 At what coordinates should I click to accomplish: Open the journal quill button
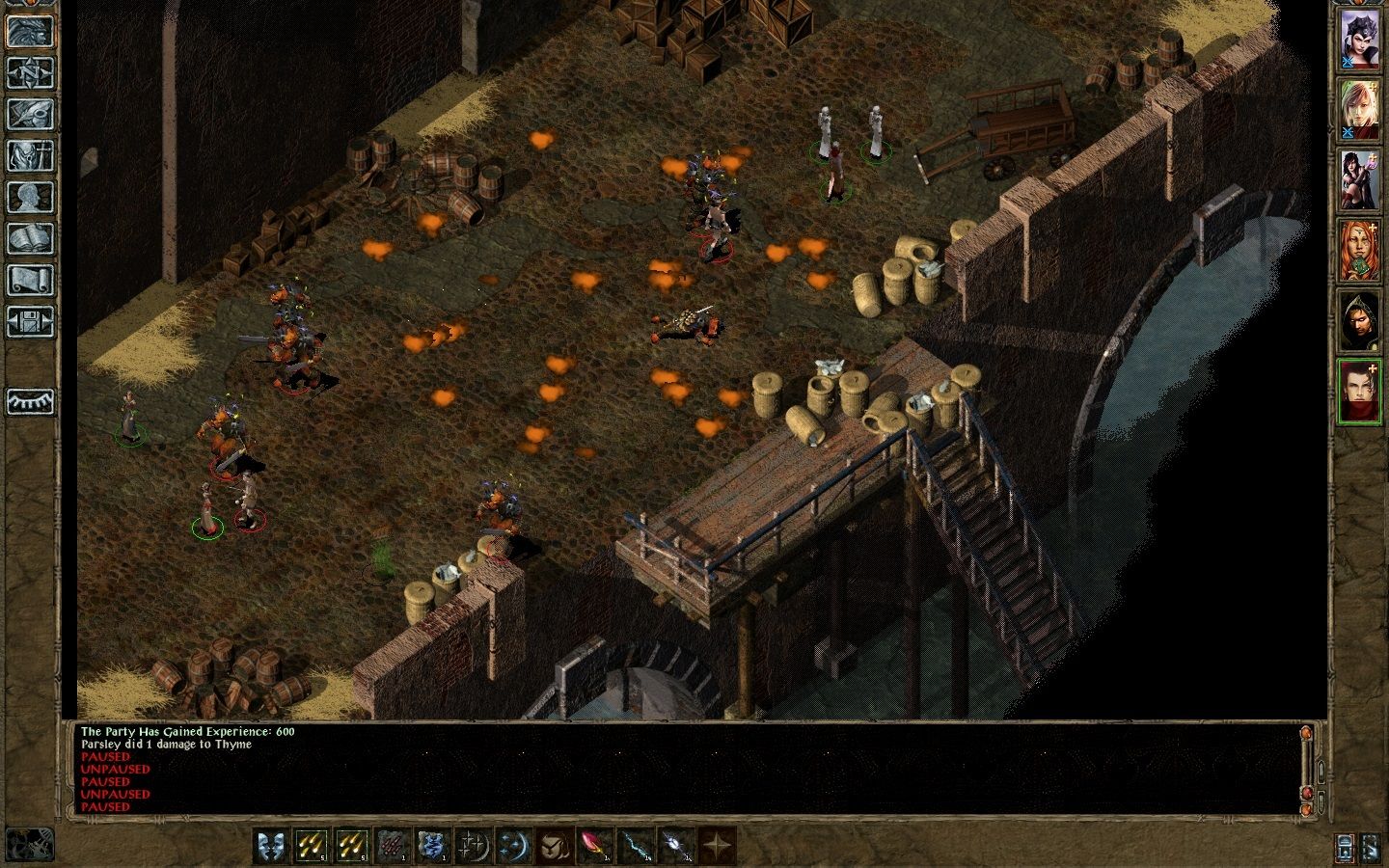[30, 114]
